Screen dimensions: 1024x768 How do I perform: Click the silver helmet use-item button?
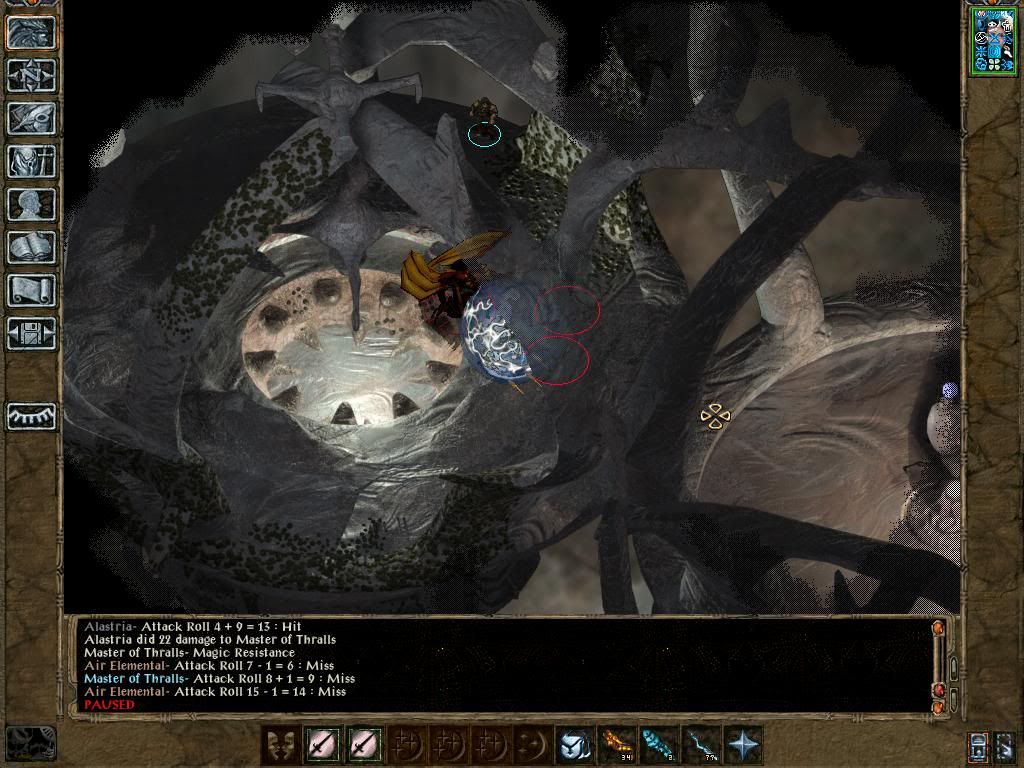[575, 746]
